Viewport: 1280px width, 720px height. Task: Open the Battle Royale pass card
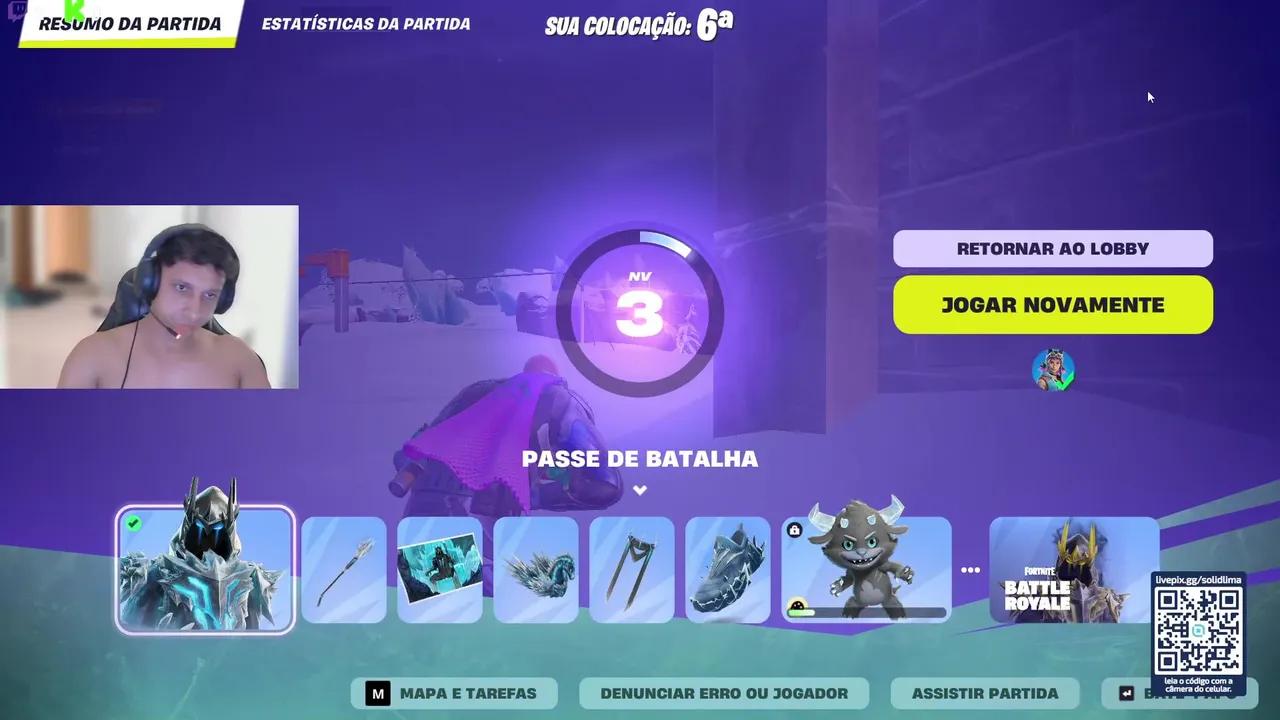(x=1074, y=568)
